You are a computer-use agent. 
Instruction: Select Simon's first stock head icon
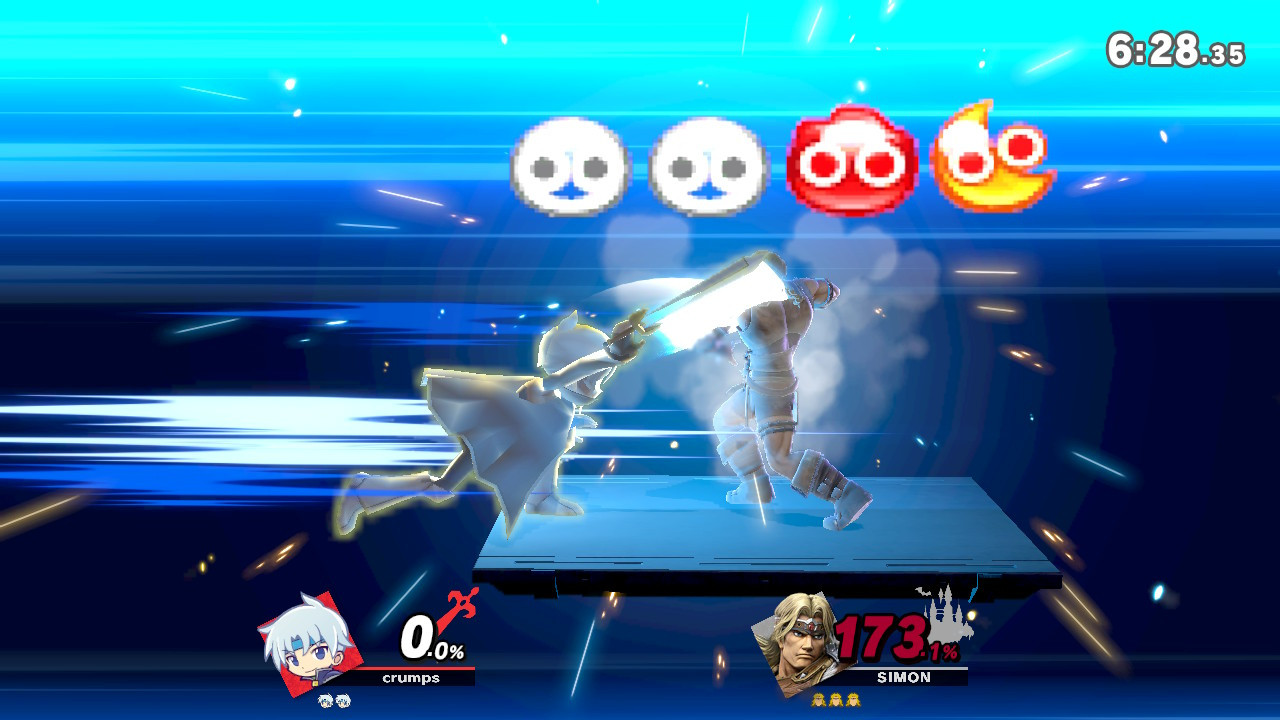[x=818, y=700]
